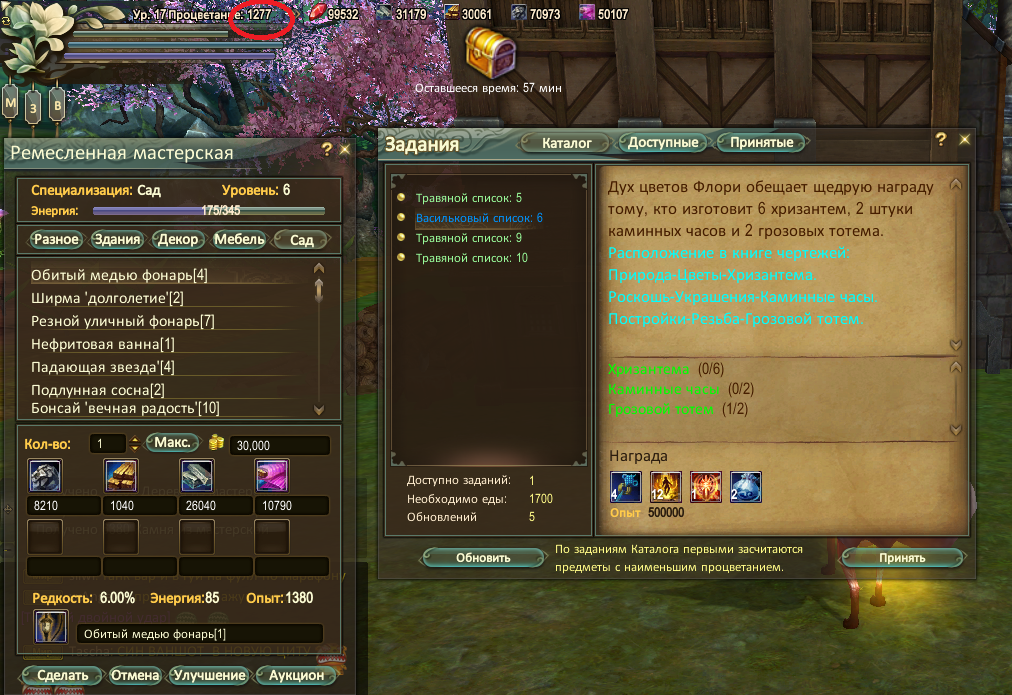Switch to the Каталог tab
Image resolution: width=1012 pixels, height=695 pixels.
(567, 143)
